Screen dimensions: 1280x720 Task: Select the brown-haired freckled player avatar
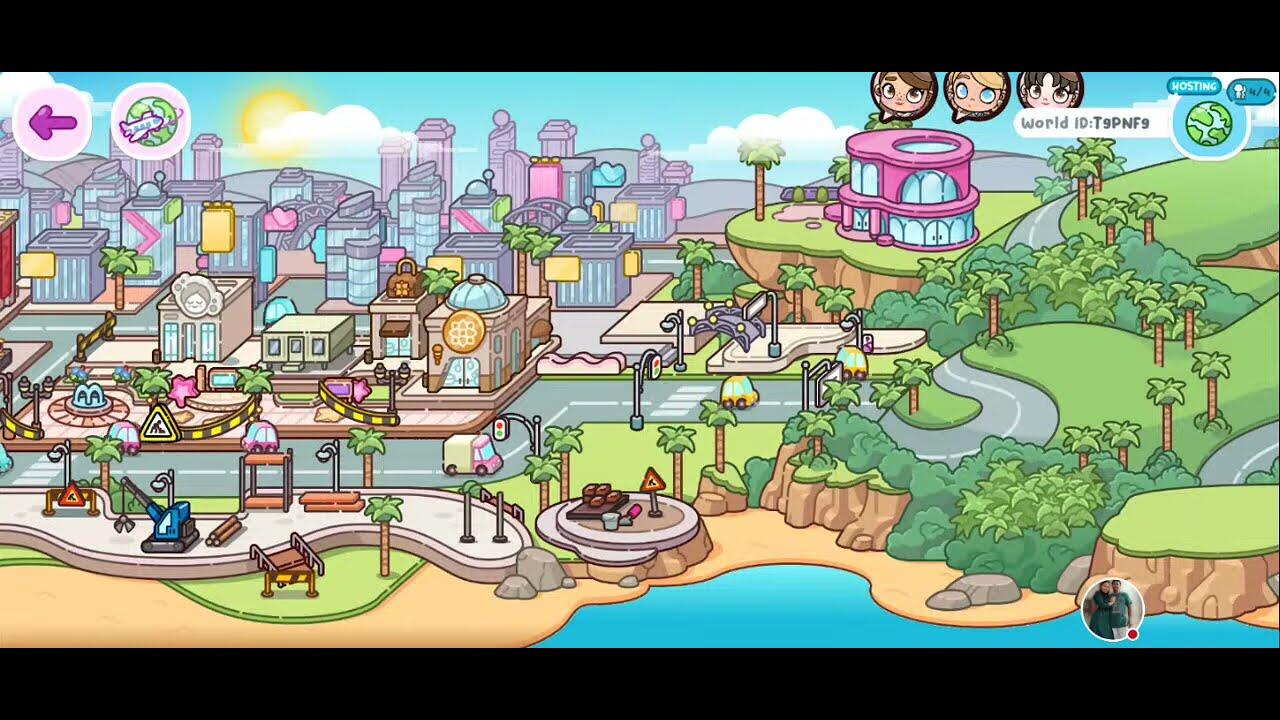tap(904, 95)
